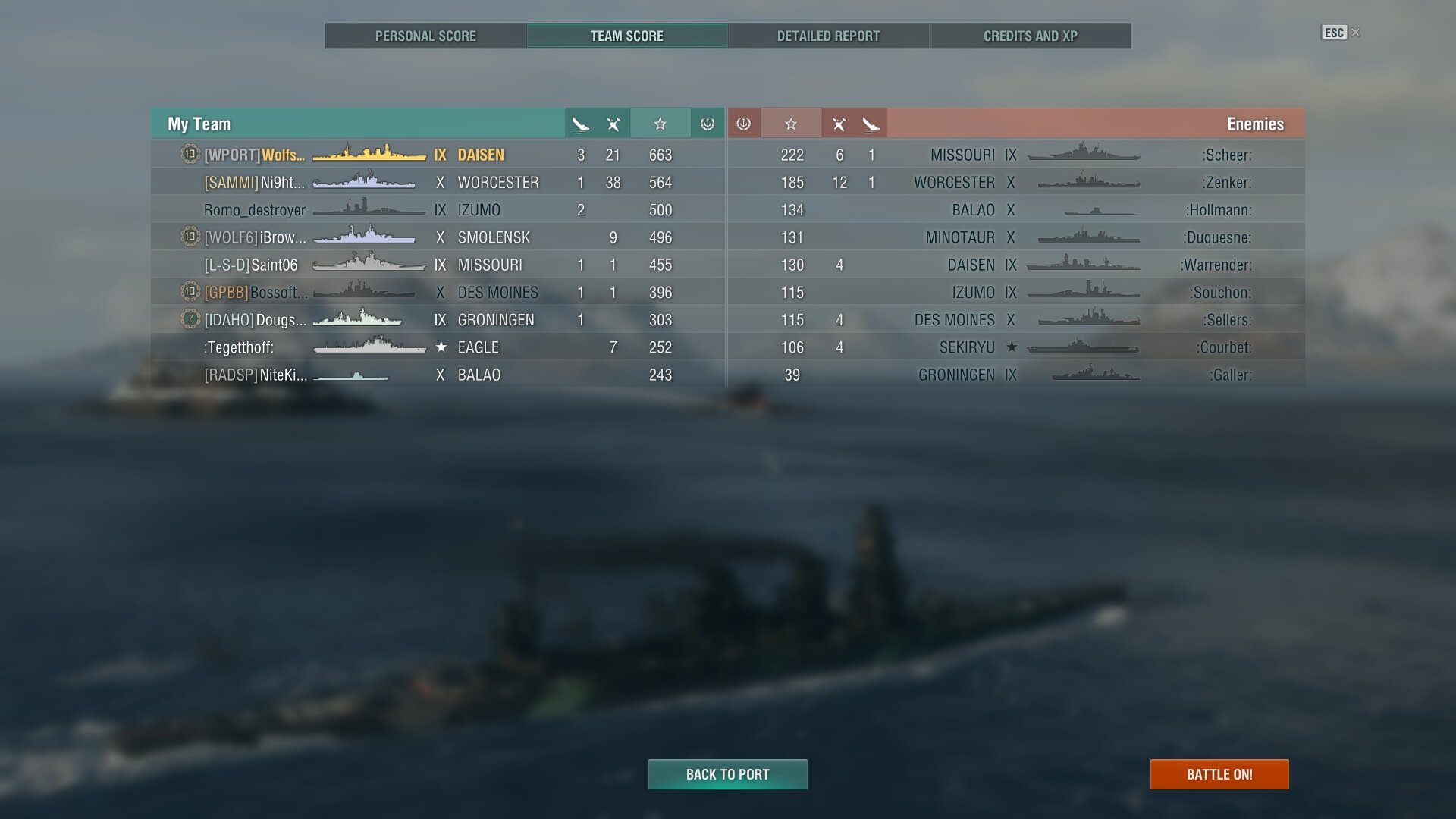Return using the Back to Port button
This screenshot has height=819, width=1456.
tap(727, 774)
